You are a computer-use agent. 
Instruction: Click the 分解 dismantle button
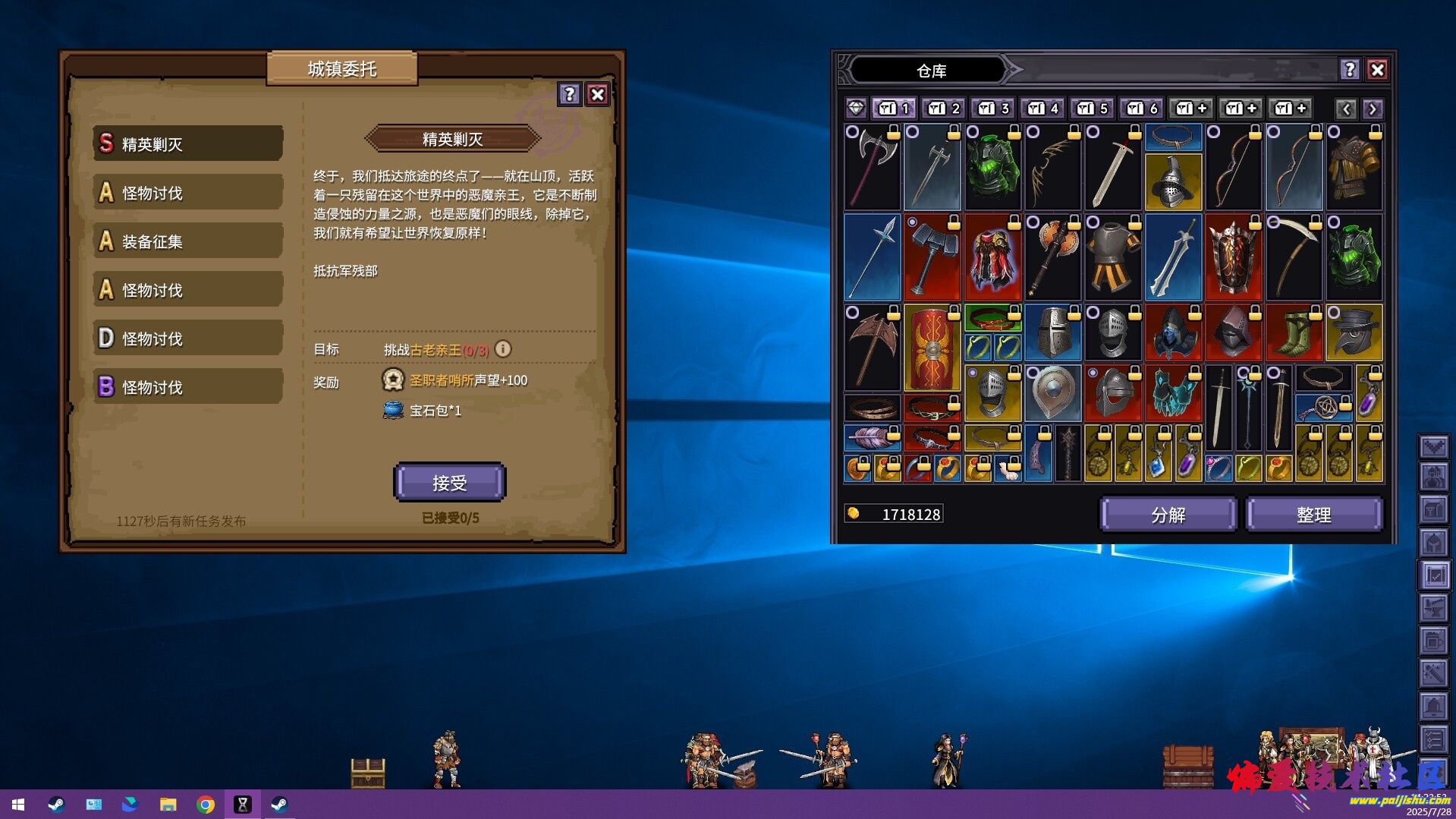(x=1168, y=515)
